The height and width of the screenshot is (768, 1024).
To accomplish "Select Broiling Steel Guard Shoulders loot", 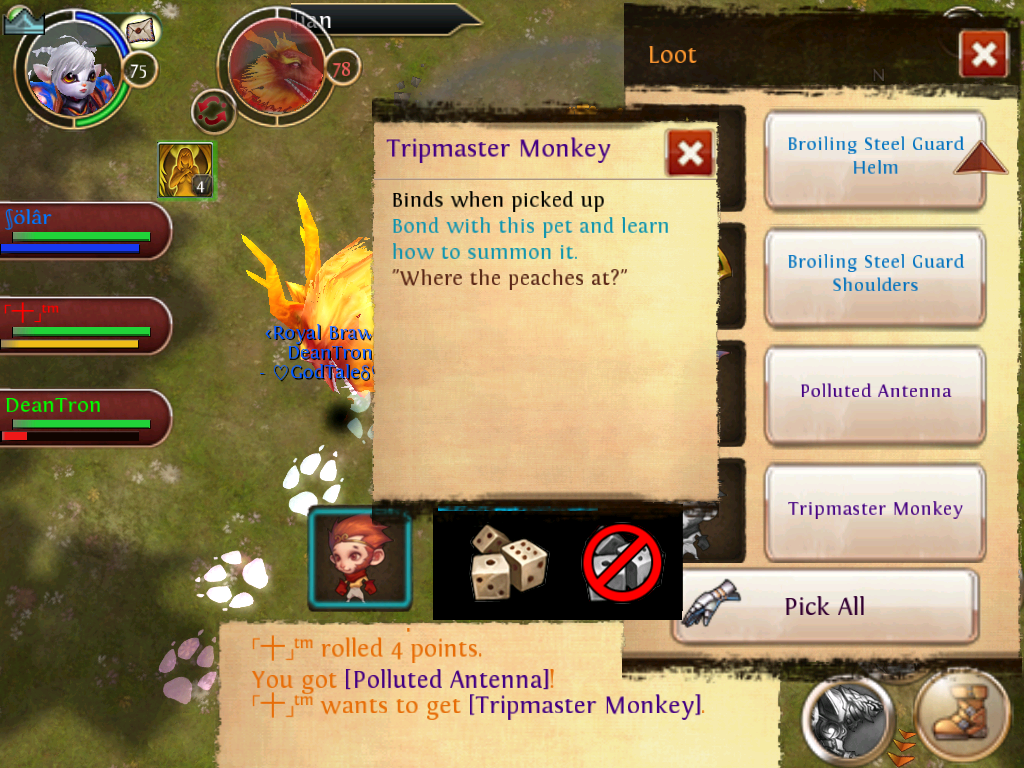I will [875, 274].
